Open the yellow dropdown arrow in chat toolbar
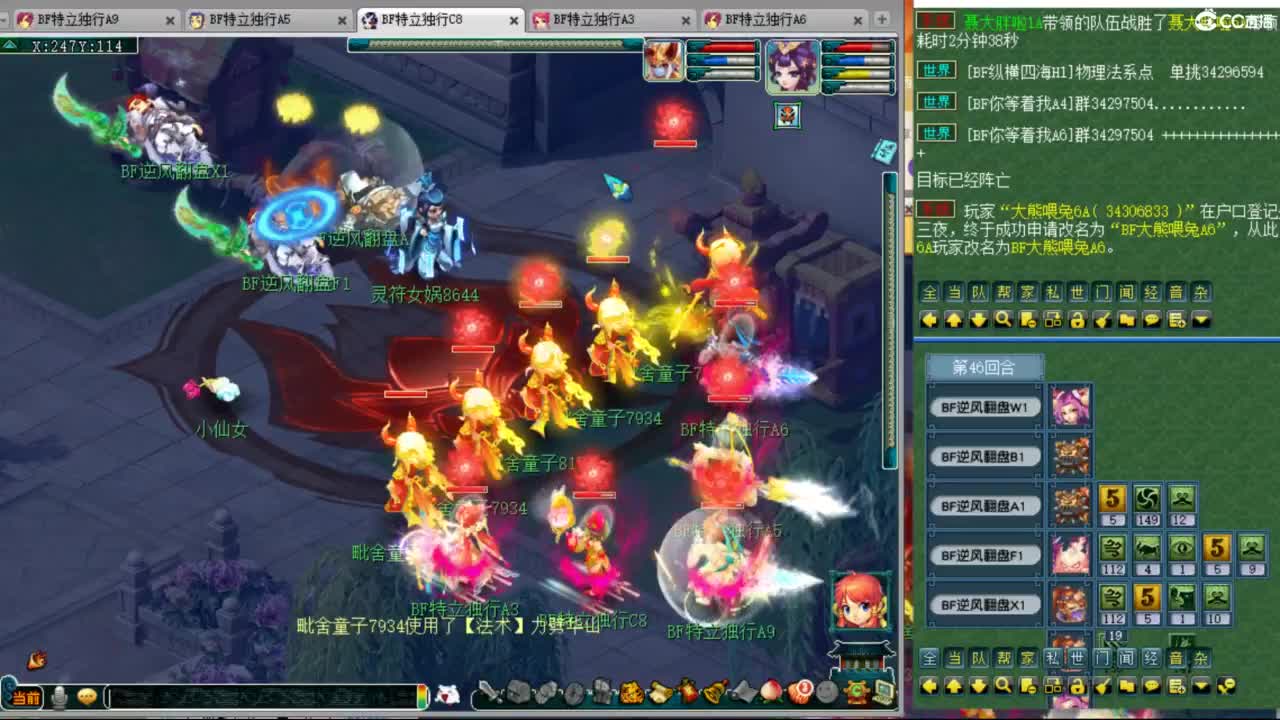The height and width of the screenshot is (720, 1280). click(x=1201, y=320)
